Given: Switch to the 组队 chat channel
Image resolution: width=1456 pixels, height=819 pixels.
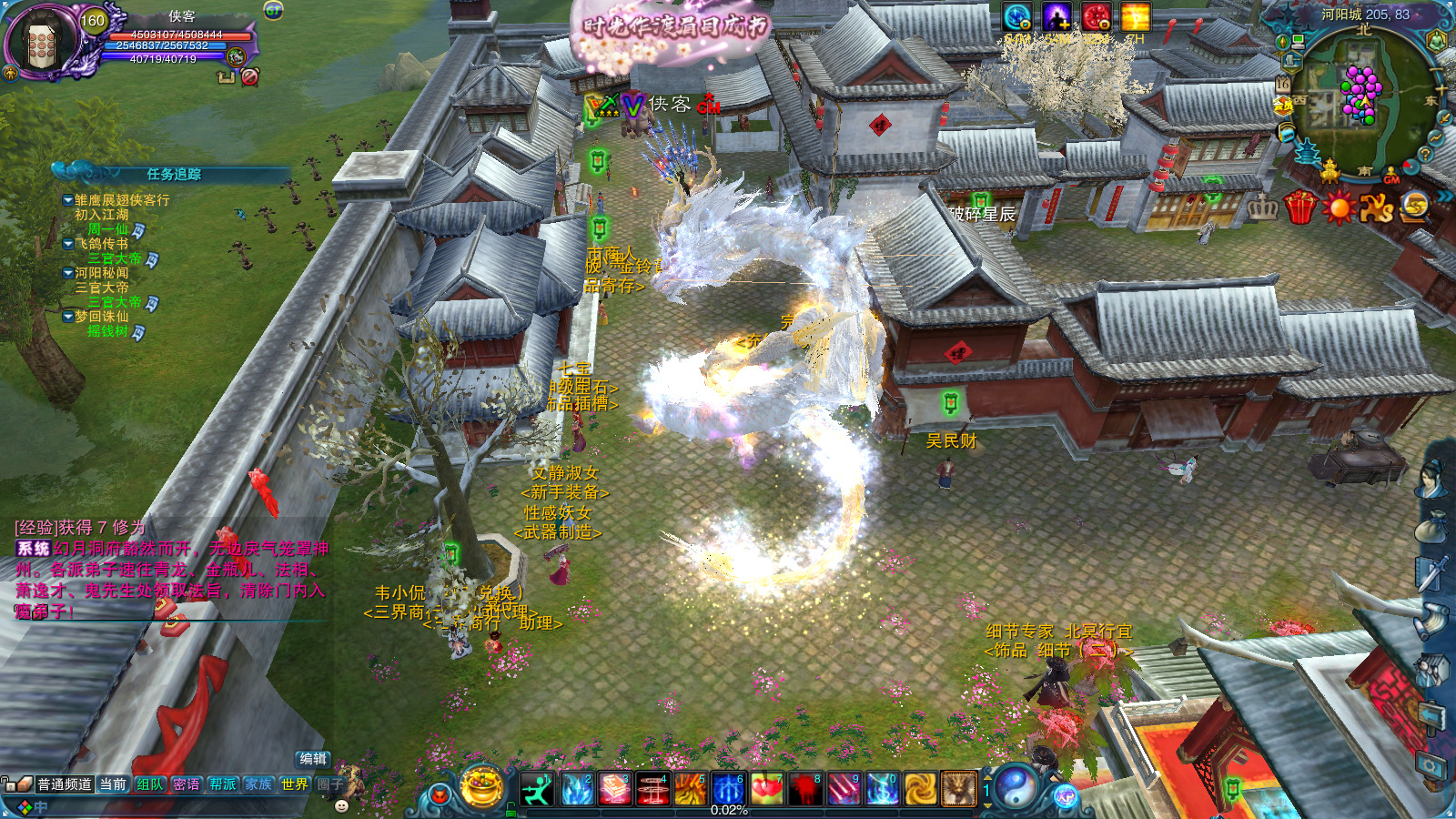Looking at the screenshot, I should click(x=150, y=784).
